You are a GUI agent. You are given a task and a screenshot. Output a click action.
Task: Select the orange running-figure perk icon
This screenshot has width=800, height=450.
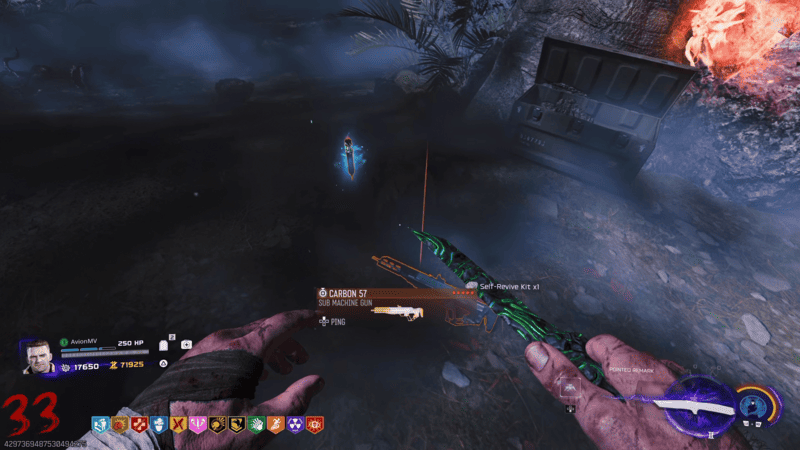tap(275, 425)
